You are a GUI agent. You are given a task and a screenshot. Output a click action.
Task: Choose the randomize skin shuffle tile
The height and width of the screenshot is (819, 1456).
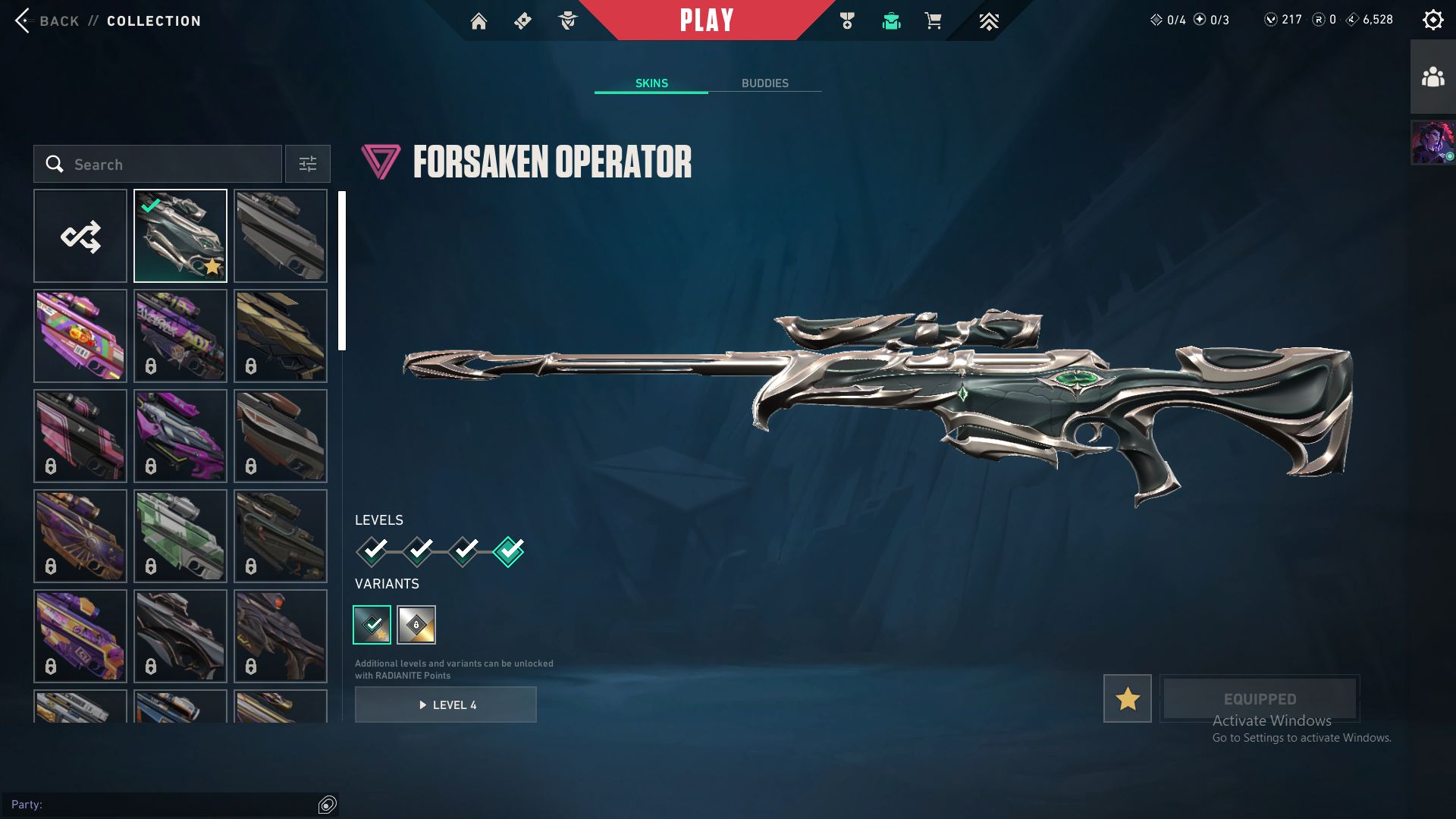(80, 236)
